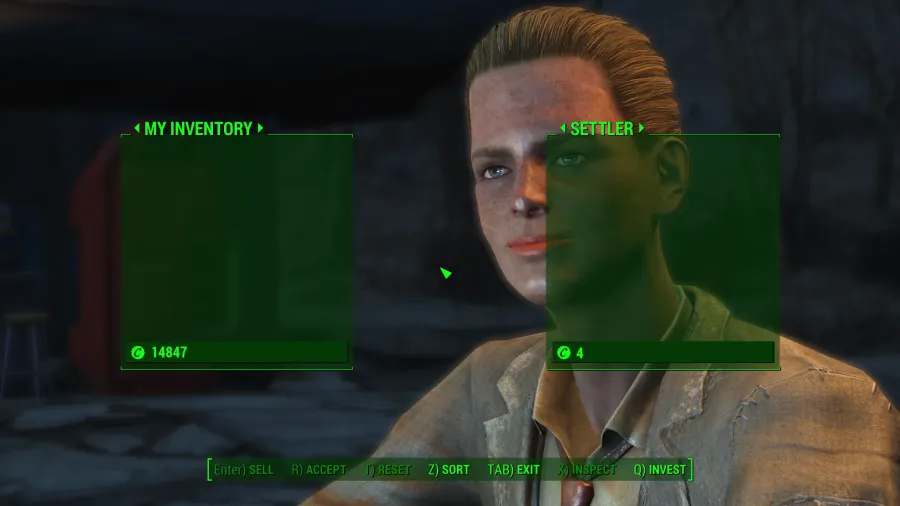The height and width of the screenshot is (506, 900).
Task: Accept the trade
Action: click(319, 470)
